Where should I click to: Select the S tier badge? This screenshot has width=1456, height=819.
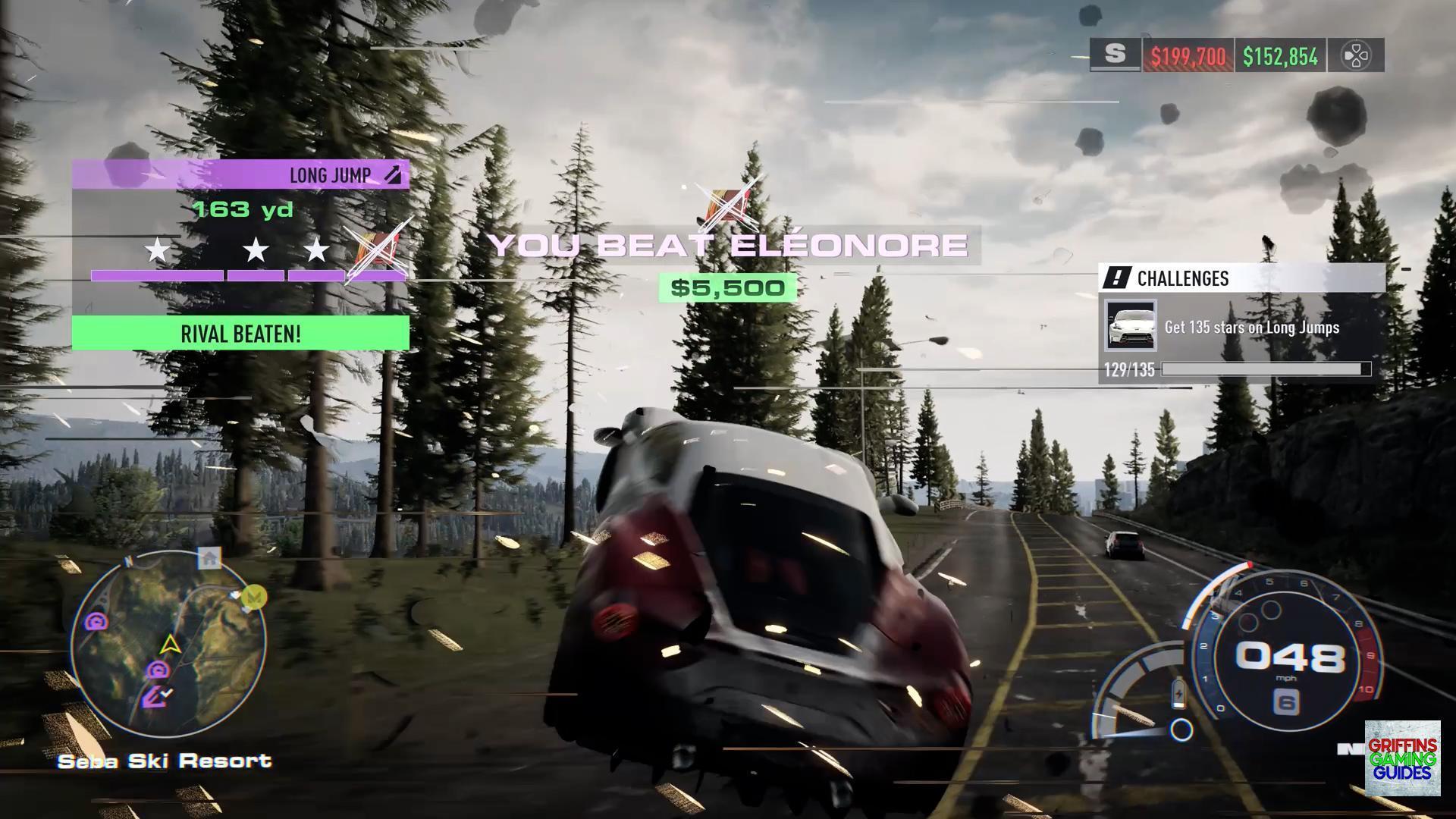pyautogui.click(x=1115, y=55)
